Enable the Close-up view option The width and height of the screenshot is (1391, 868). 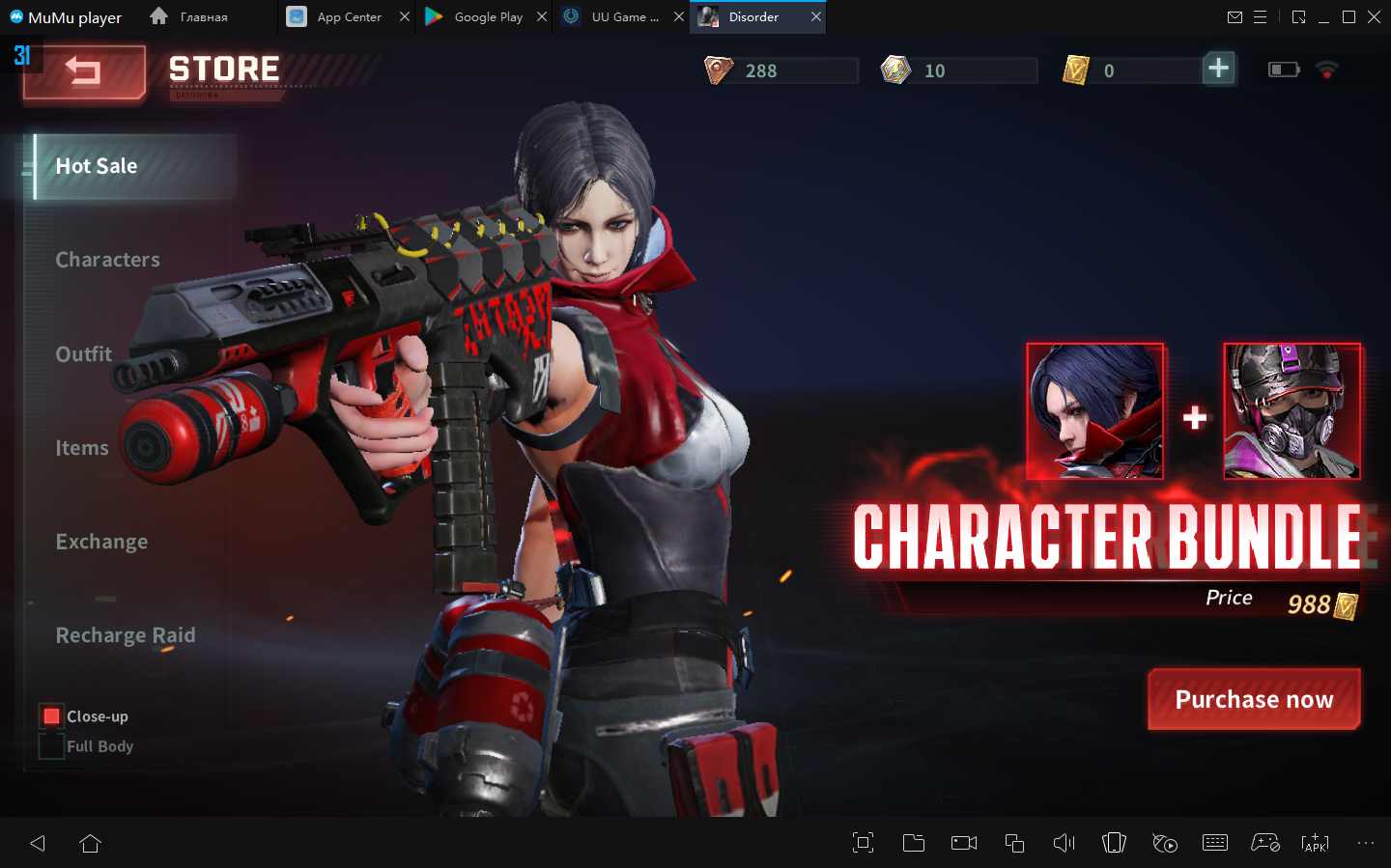[52, 716]
